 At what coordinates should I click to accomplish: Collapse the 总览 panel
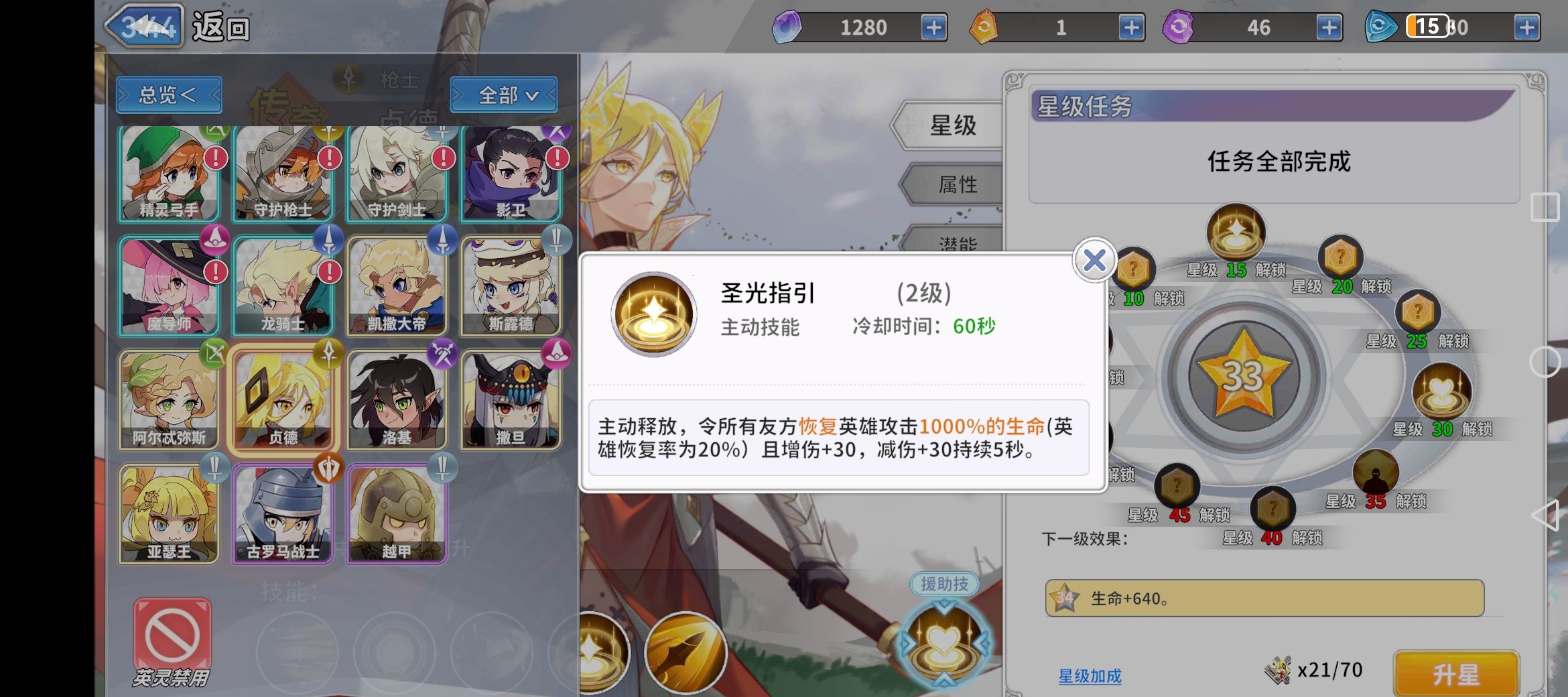pyautogui.click(x=168, y=94)
